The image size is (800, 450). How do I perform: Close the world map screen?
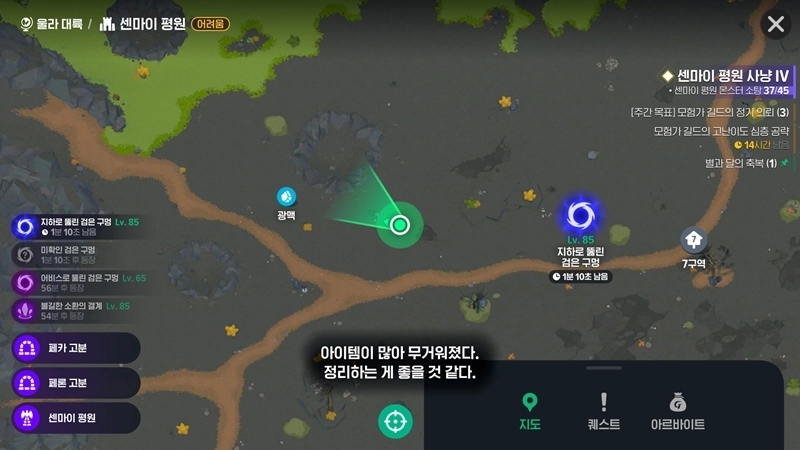pyautogui.click(x=775, y=24)
